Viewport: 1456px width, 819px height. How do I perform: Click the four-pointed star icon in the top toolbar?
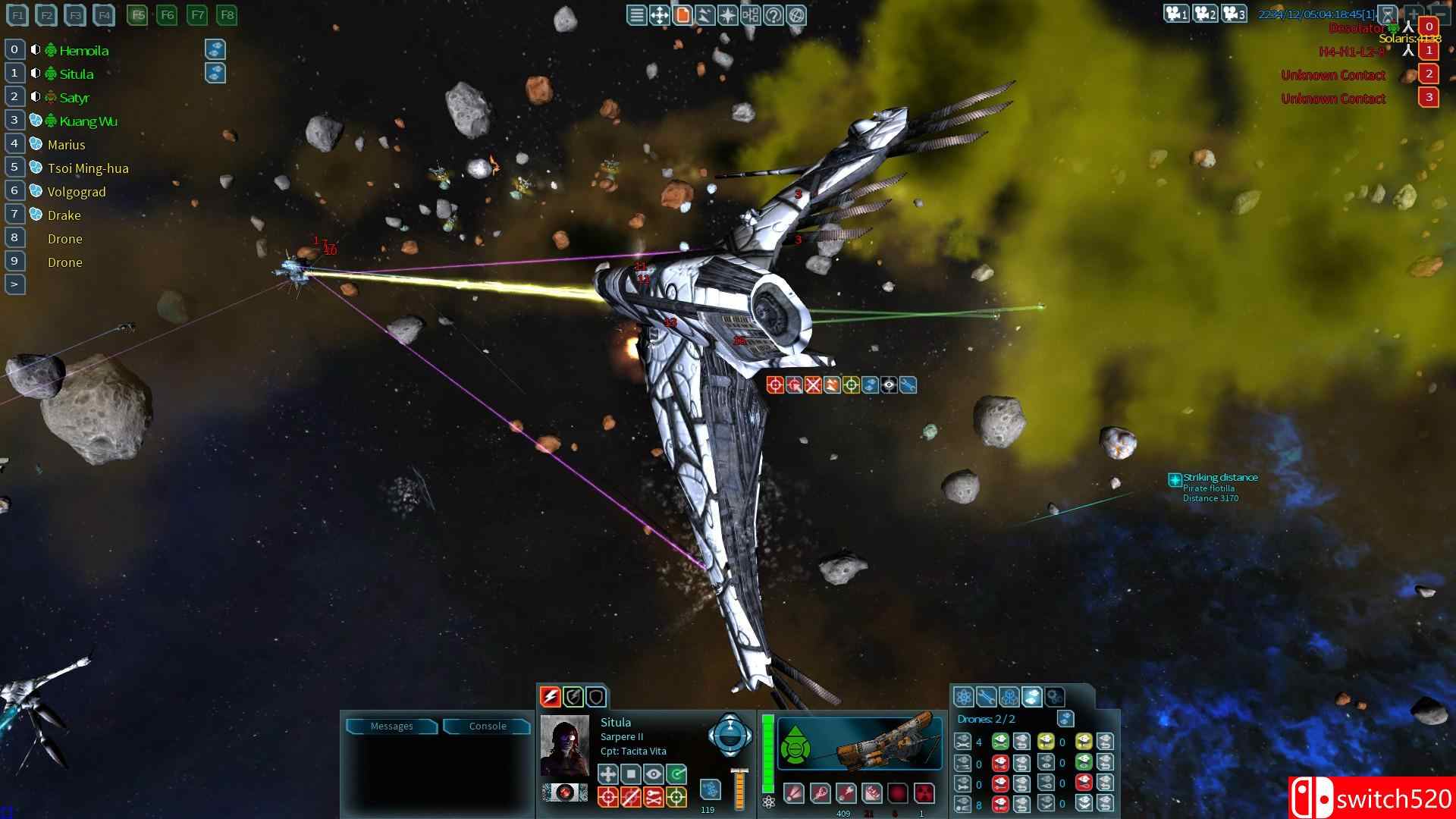tap(728, 14)
